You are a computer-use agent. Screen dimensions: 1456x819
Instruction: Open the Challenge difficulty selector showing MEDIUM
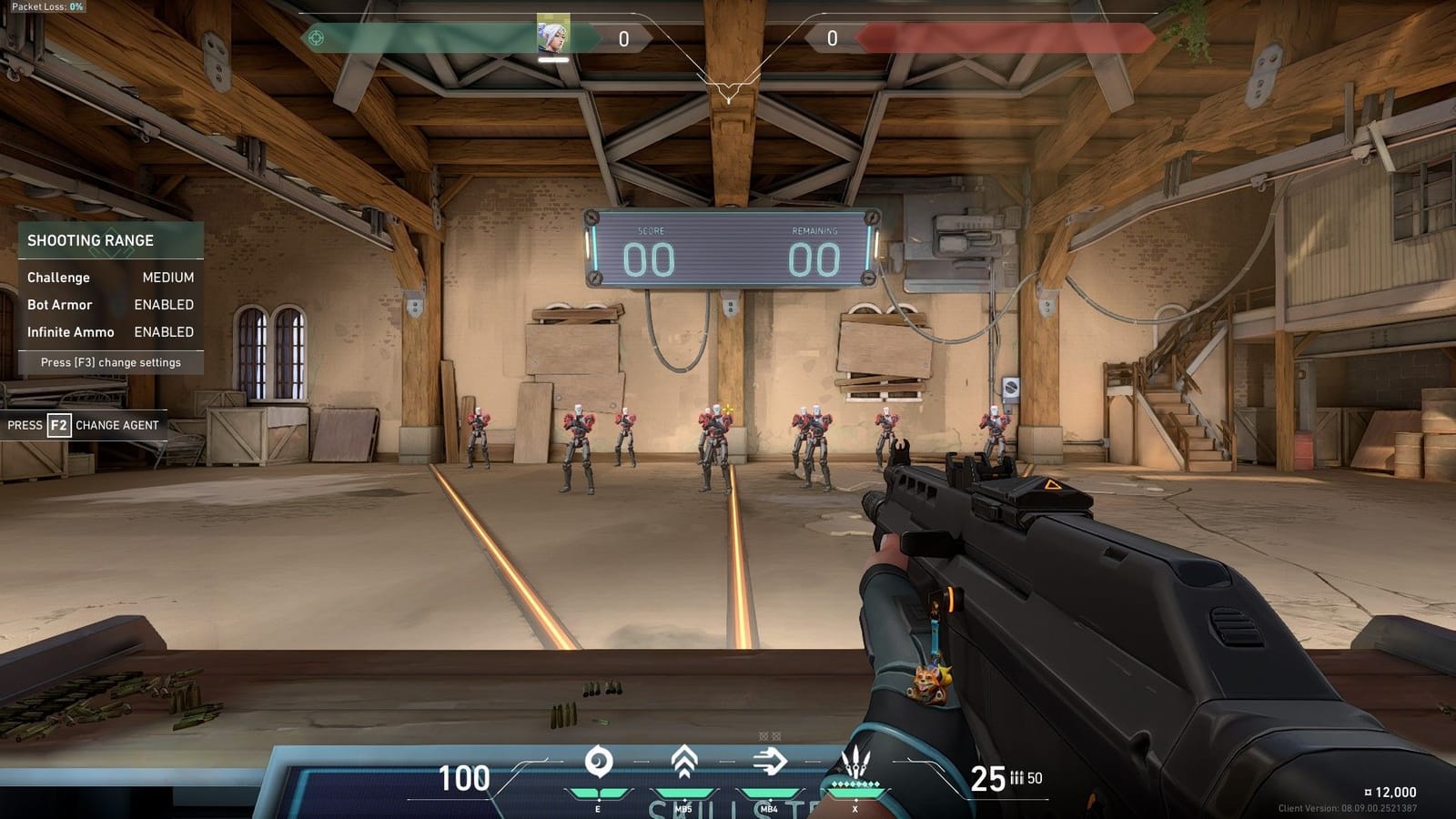click(169, 278)
